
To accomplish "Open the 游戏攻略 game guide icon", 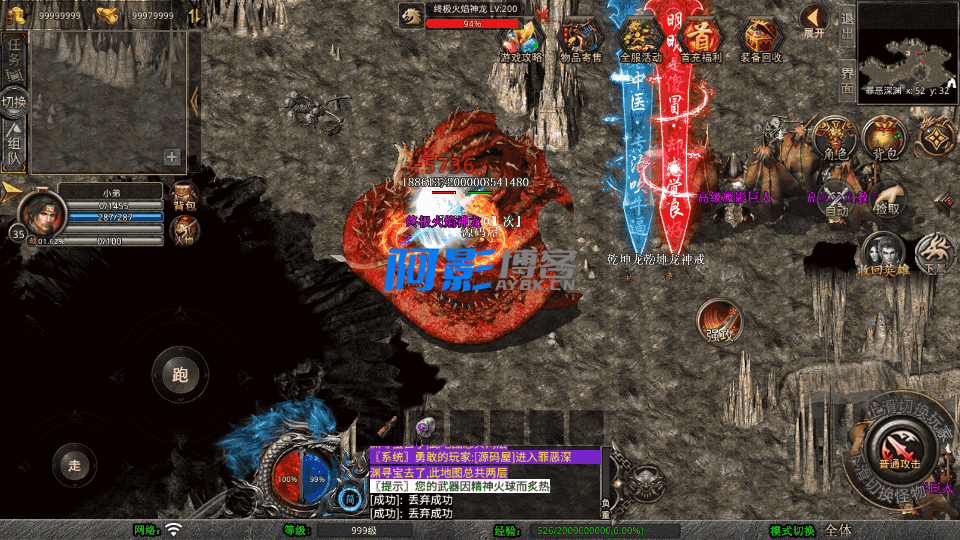I will click(521, 40).
